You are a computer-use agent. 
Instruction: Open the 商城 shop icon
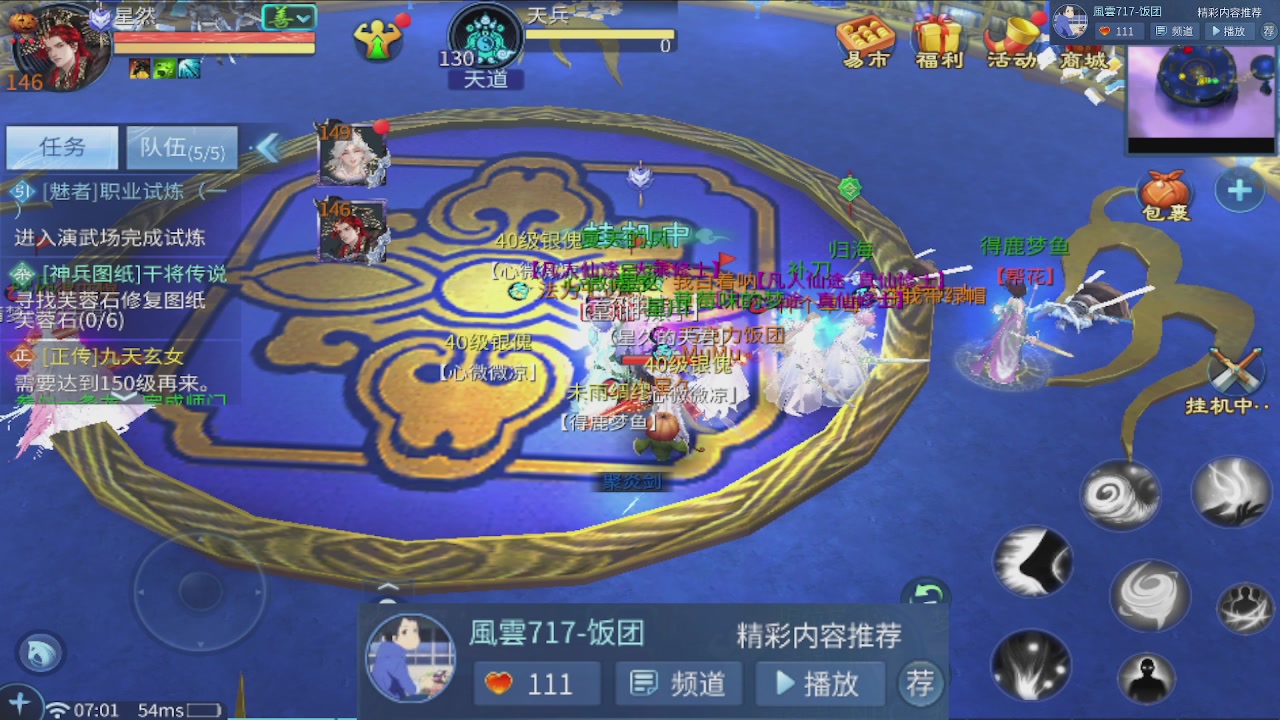tap(1084, 40)
